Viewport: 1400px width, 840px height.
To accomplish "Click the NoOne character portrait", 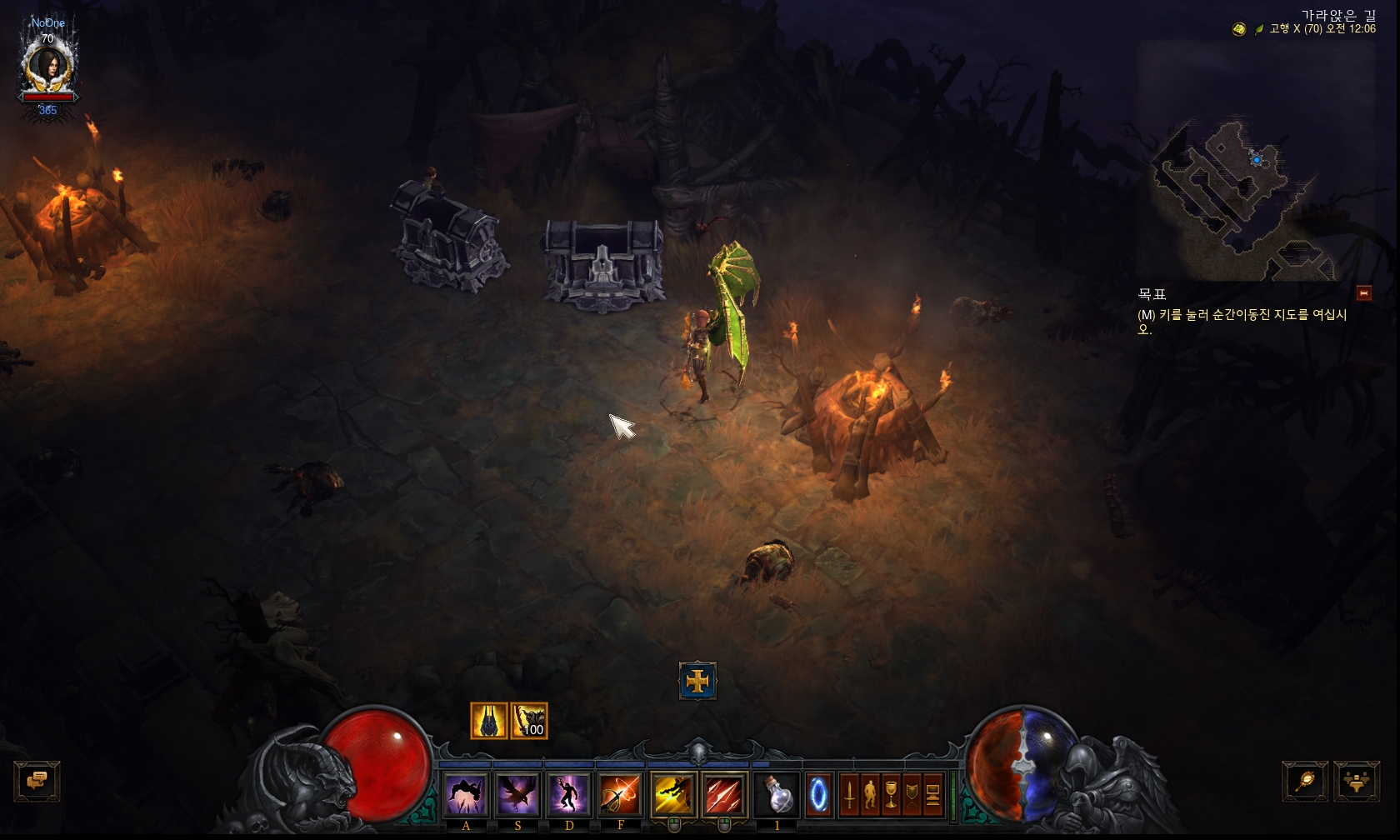I will click(x=48, y=67).
